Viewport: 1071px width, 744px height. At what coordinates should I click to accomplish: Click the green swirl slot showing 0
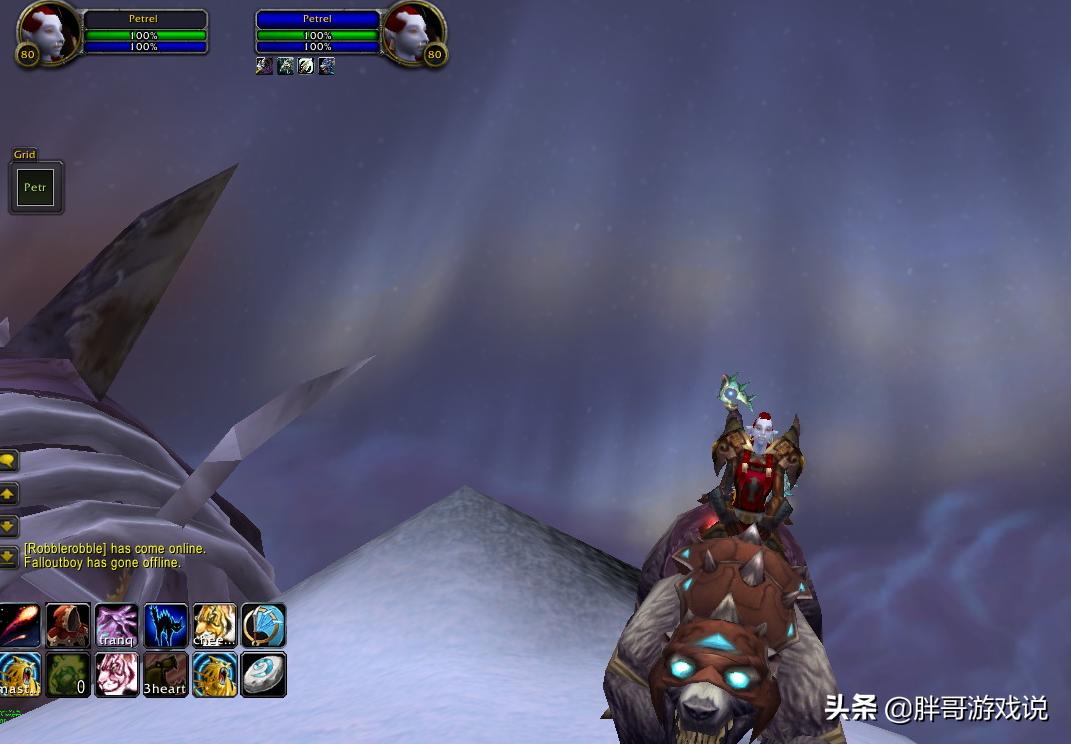(68, 675)
